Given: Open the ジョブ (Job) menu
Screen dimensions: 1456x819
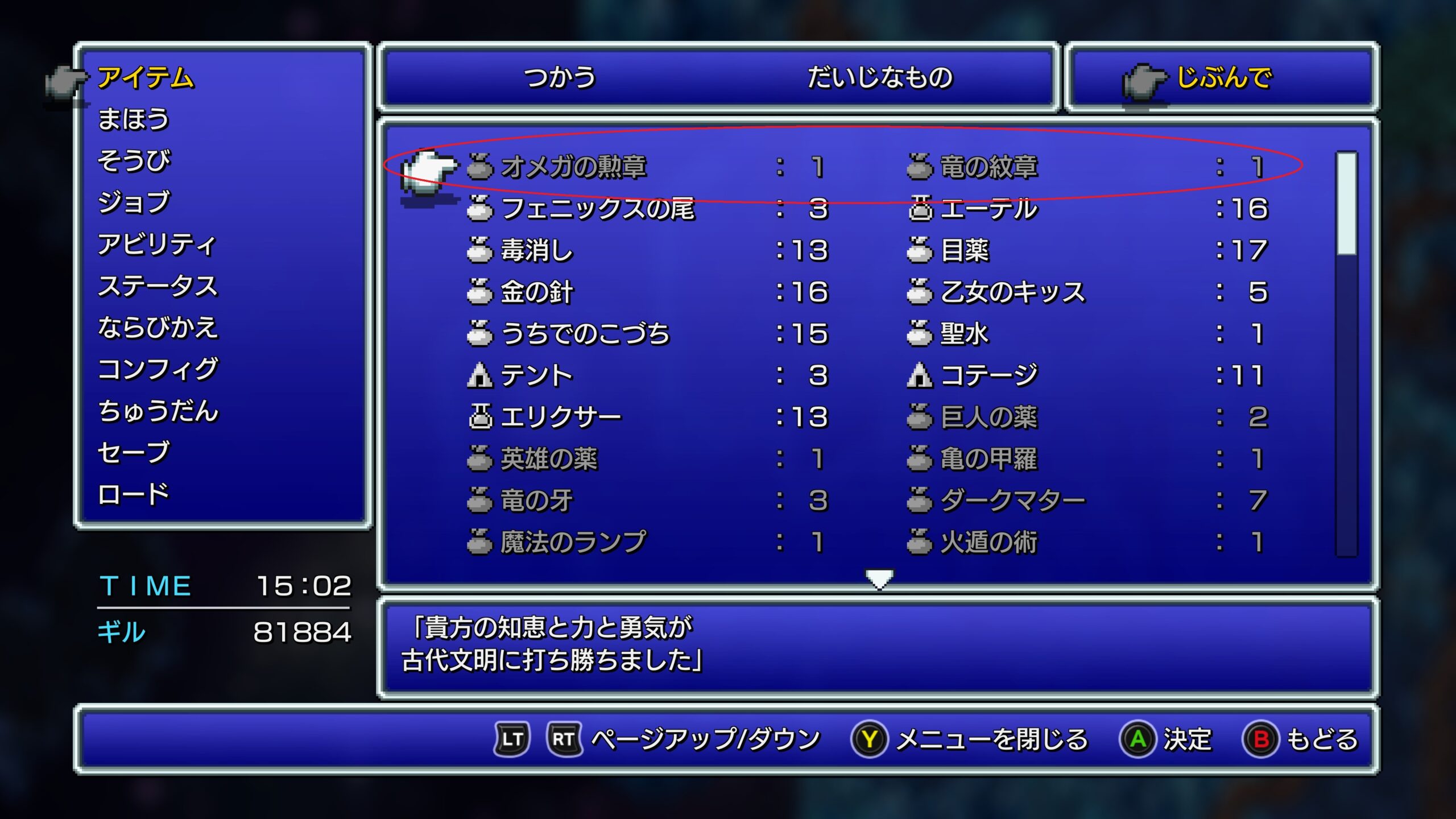Looking at the screenshot, I should [134, 202].
